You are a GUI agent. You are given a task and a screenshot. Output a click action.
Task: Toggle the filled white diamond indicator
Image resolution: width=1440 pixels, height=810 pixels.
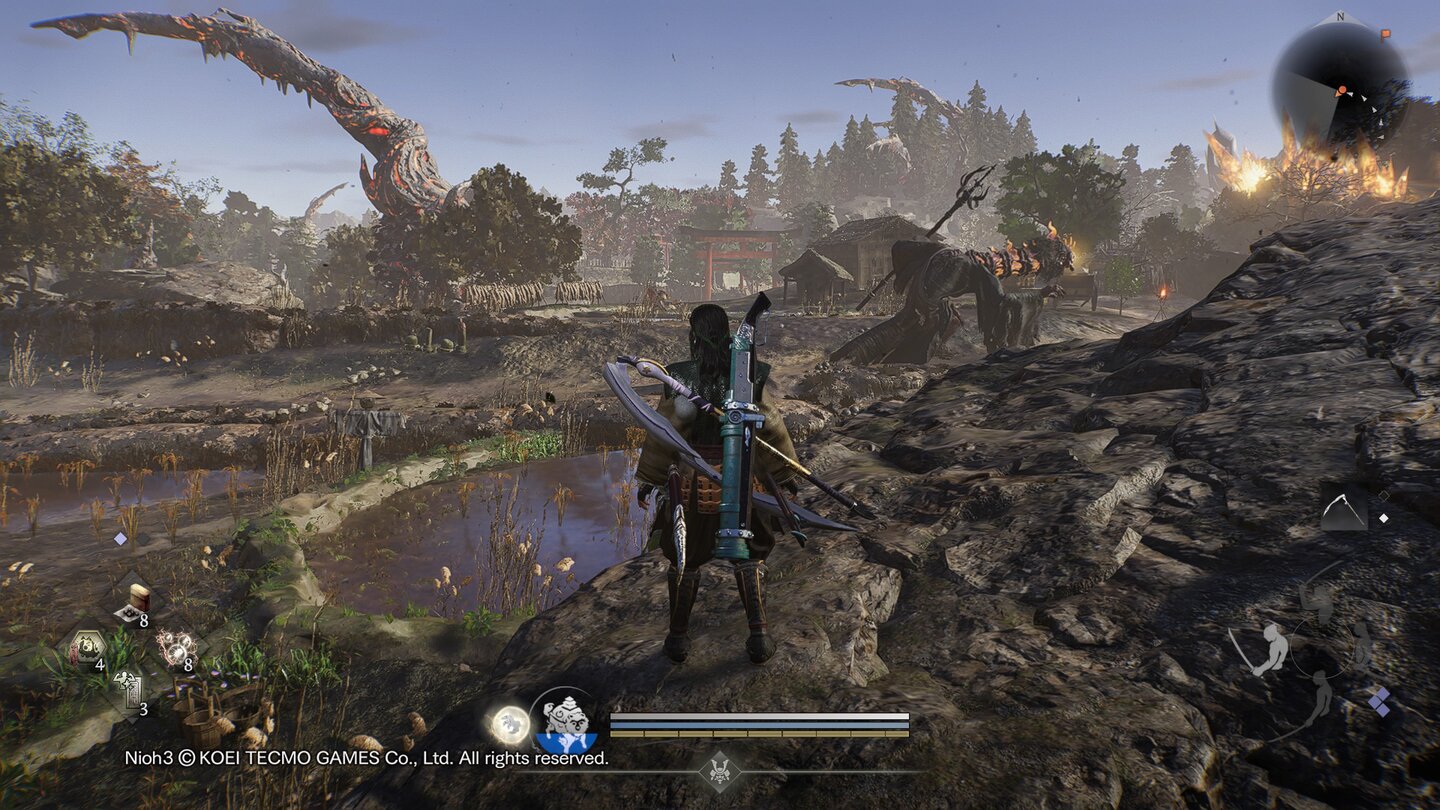click(1384, 518)
